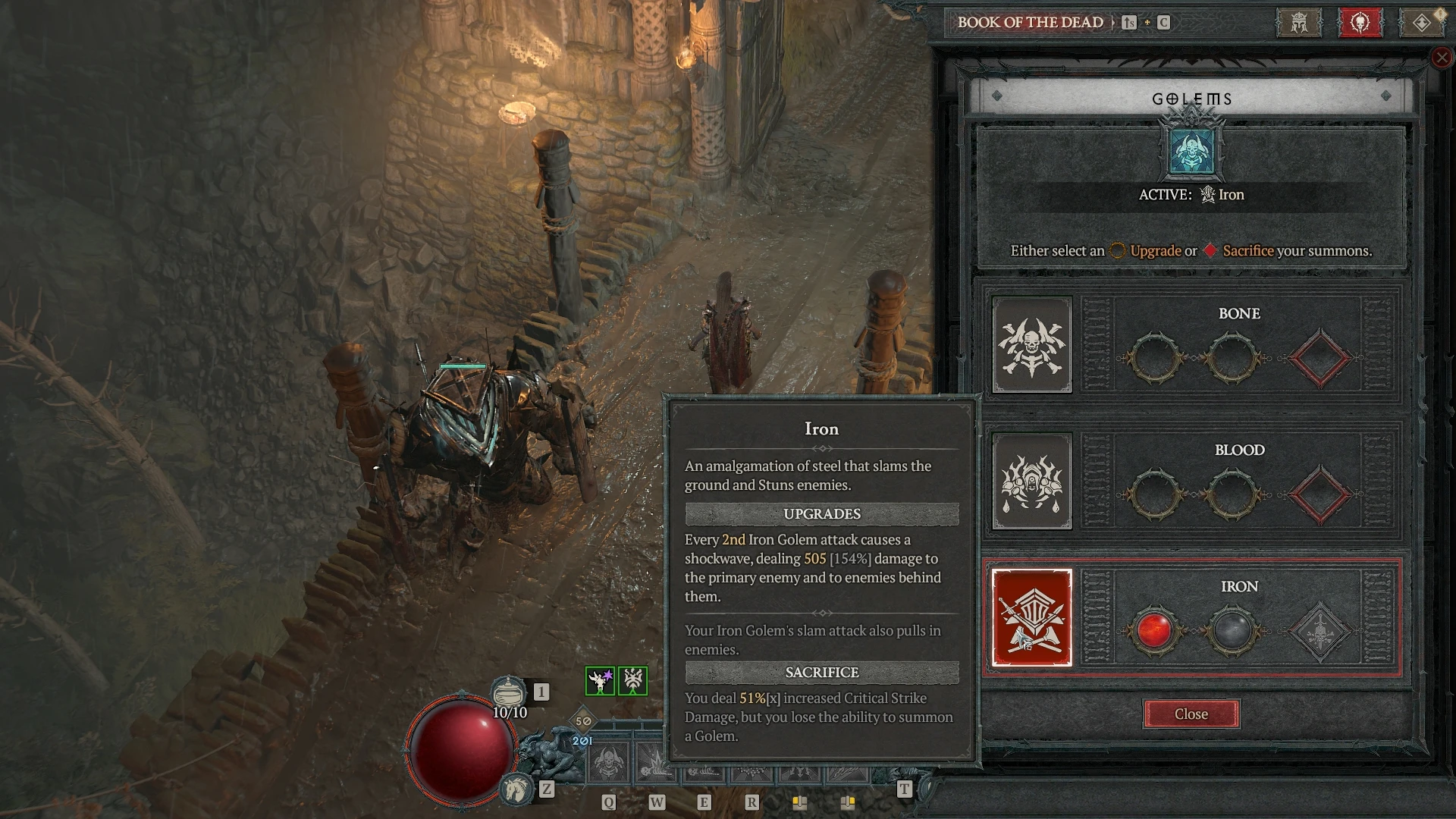Summon the mount with the horse icon
Viewport: 1456px width, 819px height.
[516, 789]
